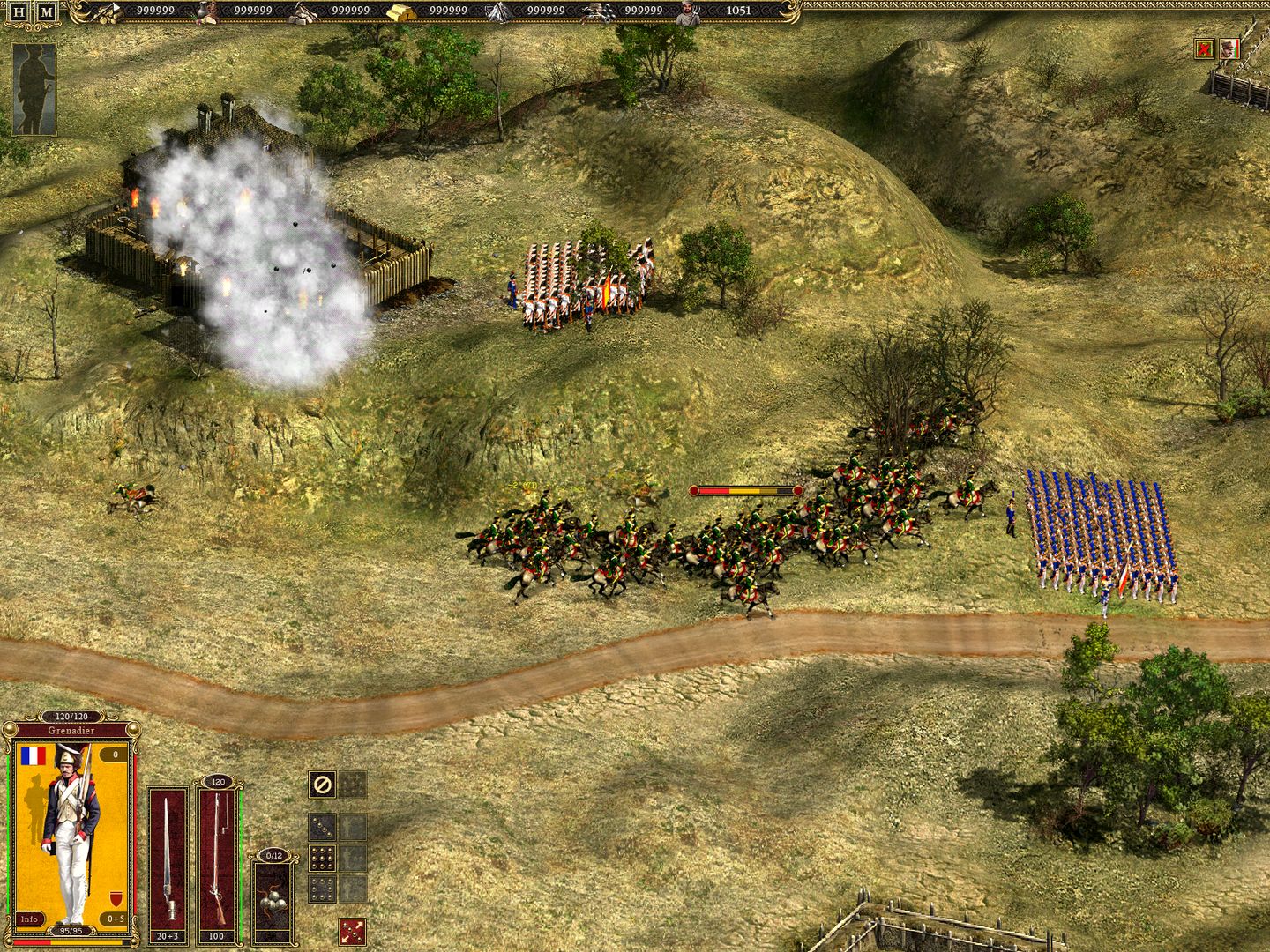Dismiss the red X alert in top right

[x=1205, y=48]
